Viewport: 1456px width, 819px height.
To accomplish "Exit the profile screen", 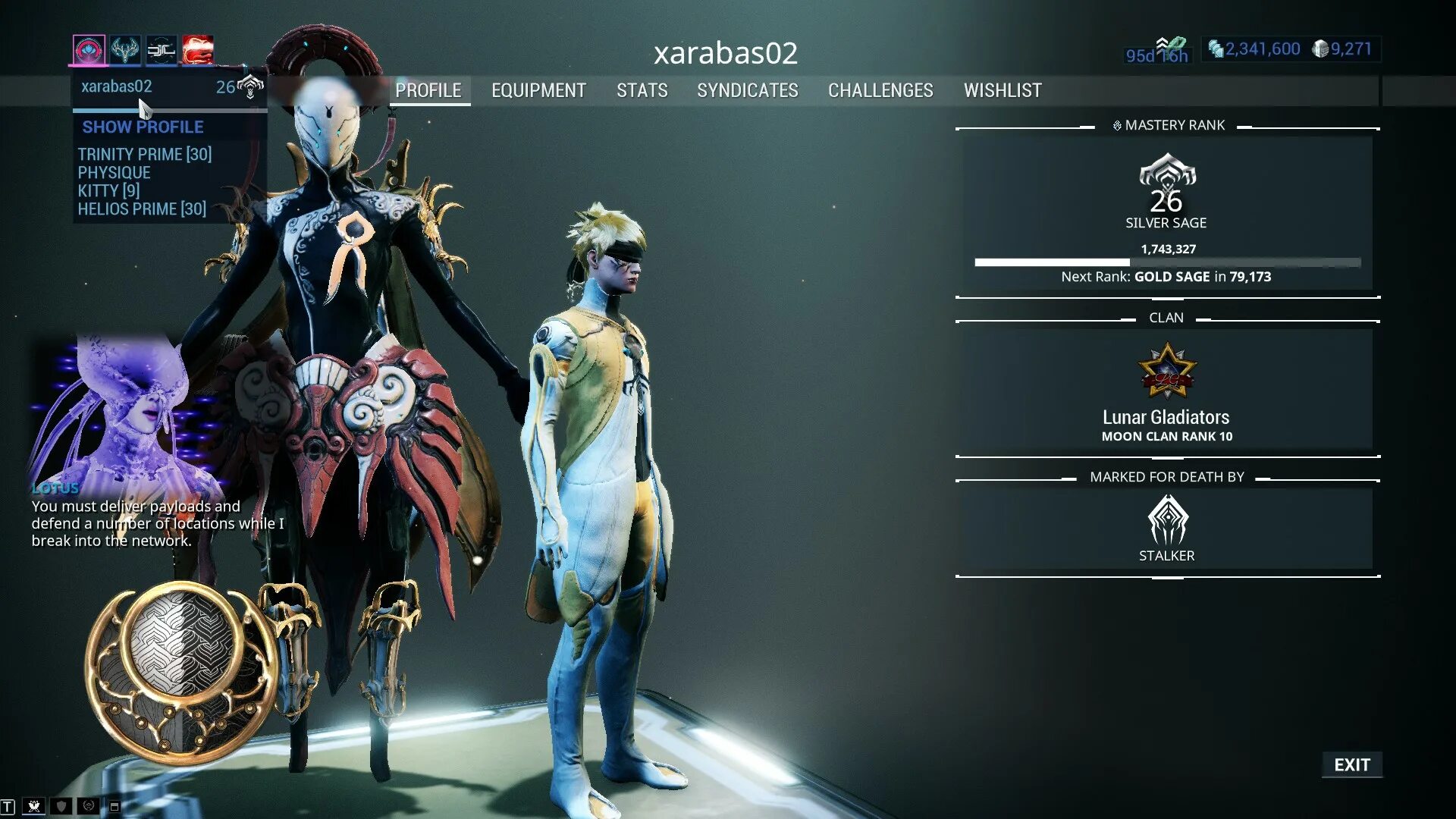I will click(x=1351, y=764).
